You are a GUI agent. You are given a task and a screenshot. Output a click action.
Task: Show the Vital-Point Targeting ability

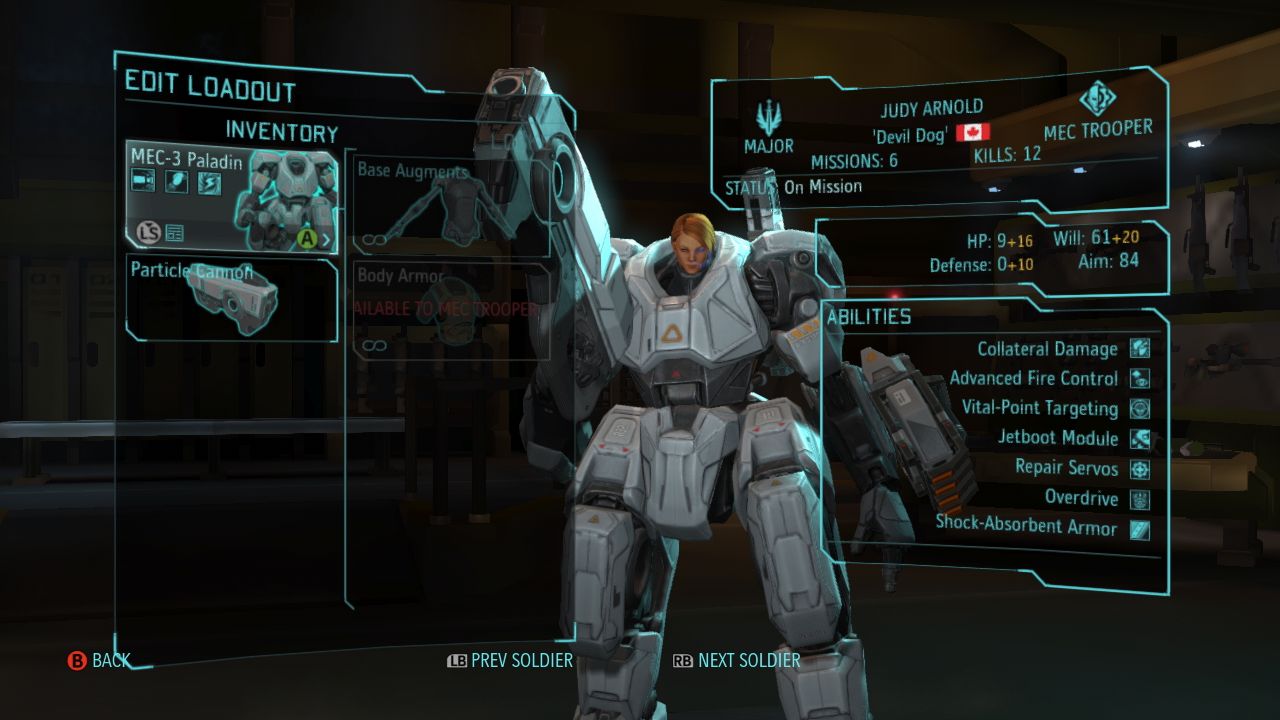pos(1040,408)
